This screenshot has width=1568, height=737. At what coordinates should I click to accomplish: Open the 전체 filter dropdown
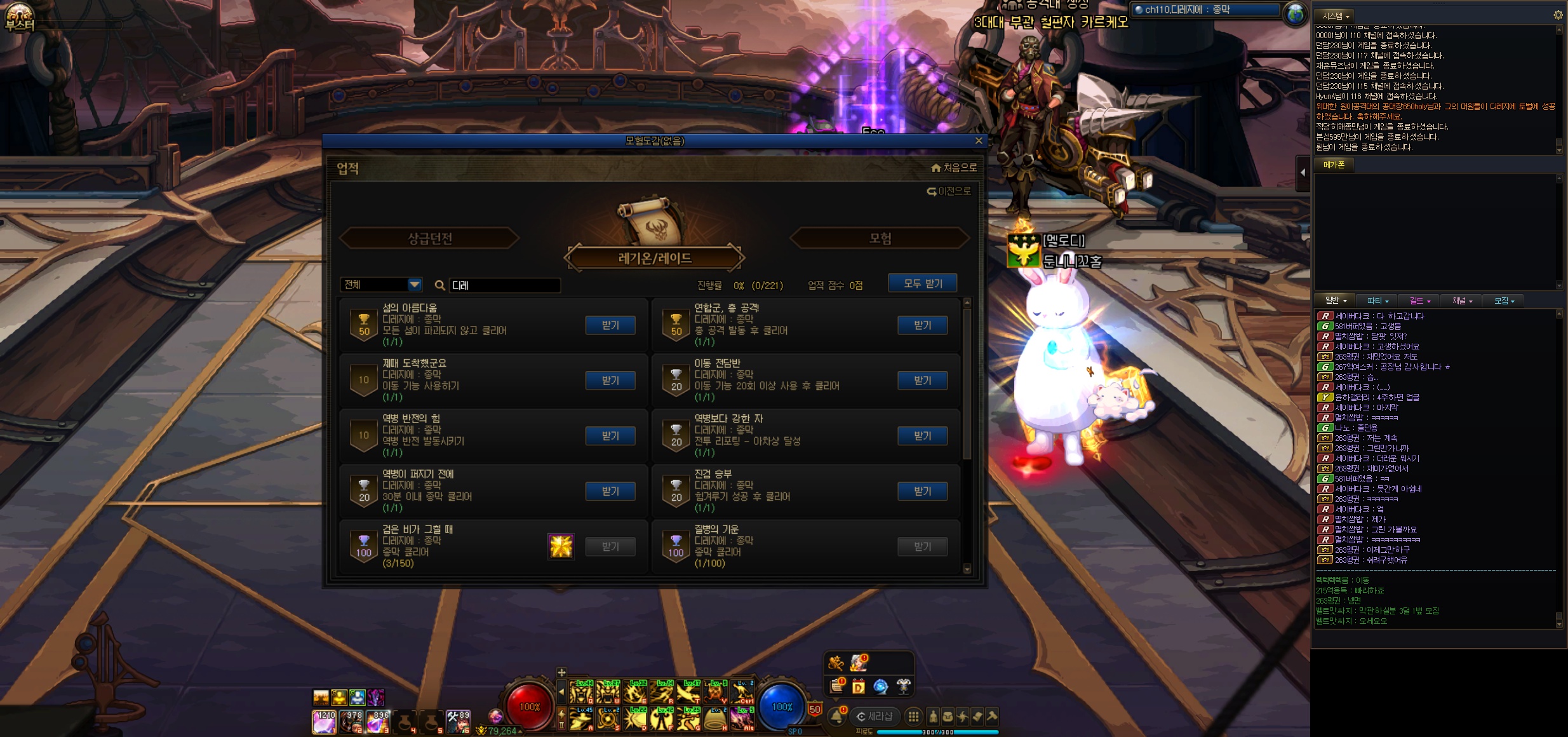click(x=414, y=285)
